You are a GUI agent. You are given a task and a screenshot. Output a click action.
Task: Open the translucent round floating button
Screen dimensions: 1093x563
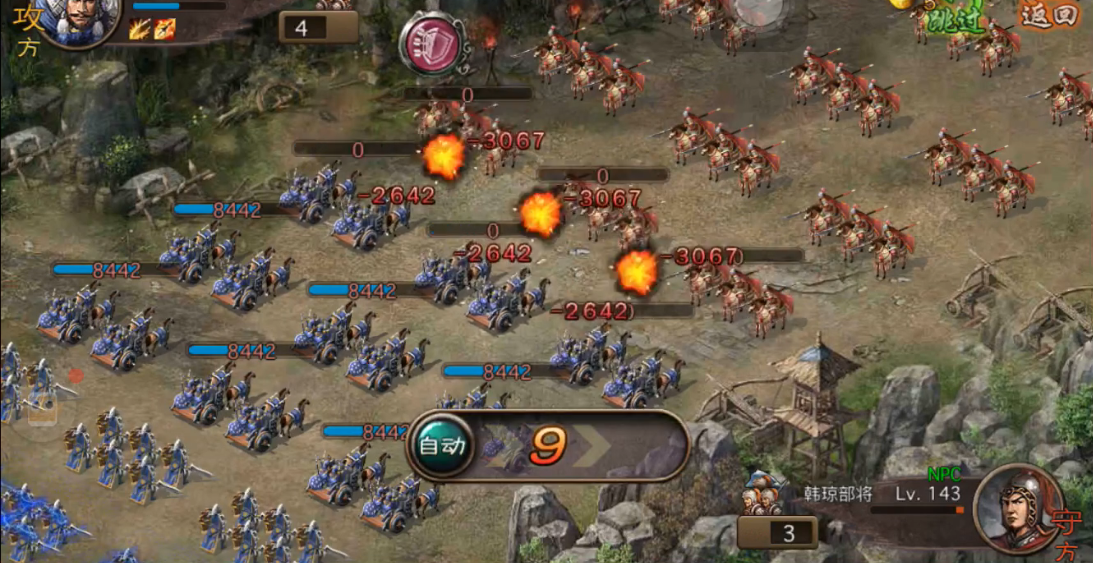point(761,12)
